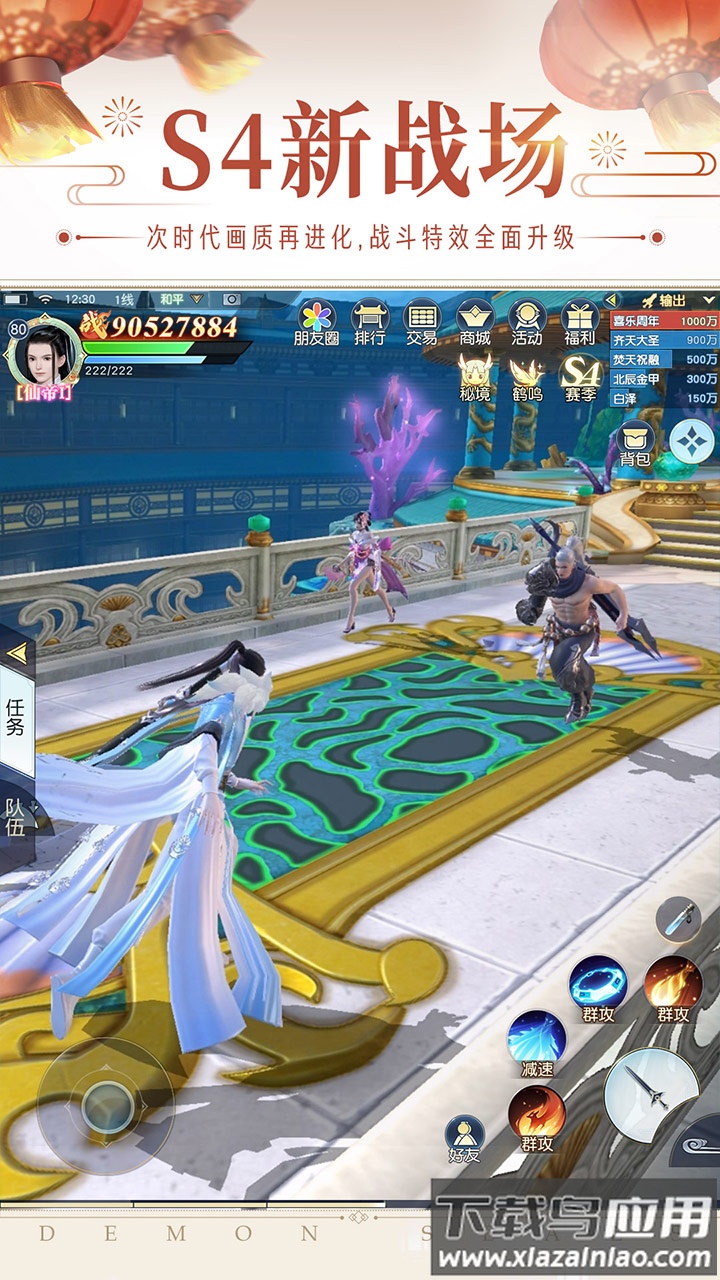Open the 朋友圈 friends circle icon
Screen dimensions: 720x1280
(316, 322)
